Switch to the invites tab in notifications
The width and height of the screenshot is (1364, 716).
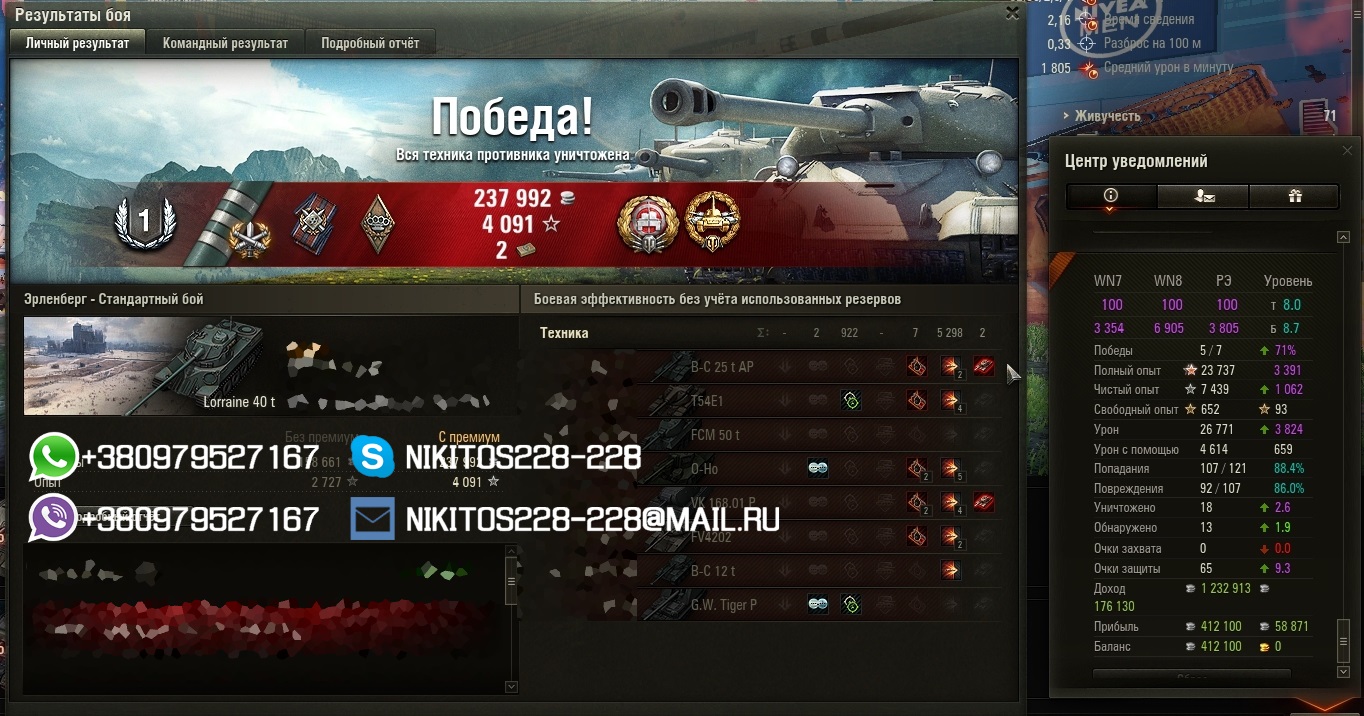coord(1203,196)
